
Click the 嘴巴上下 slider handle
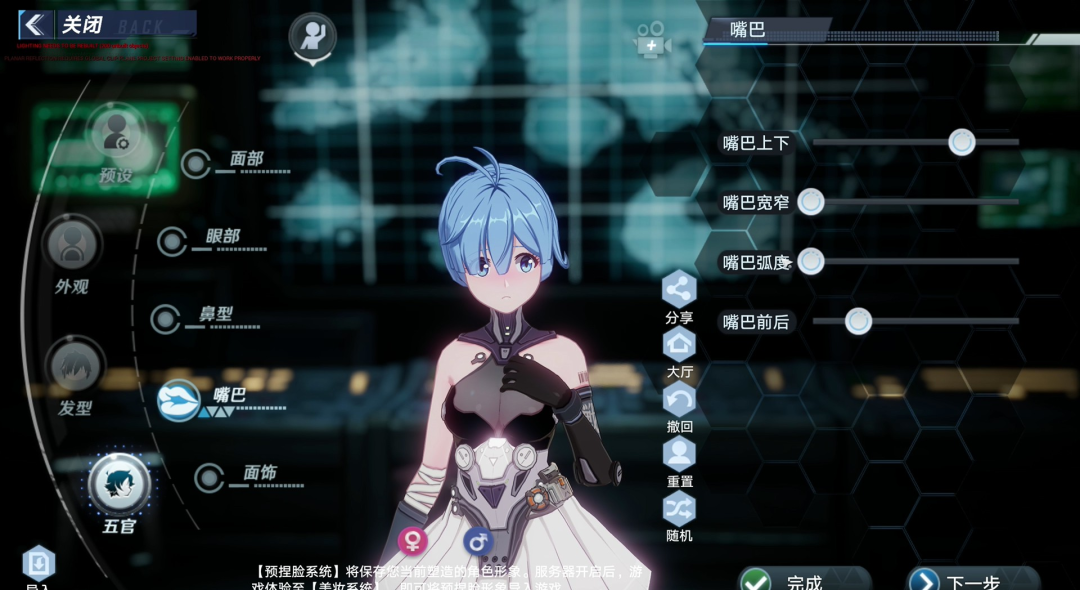point(962,142)
